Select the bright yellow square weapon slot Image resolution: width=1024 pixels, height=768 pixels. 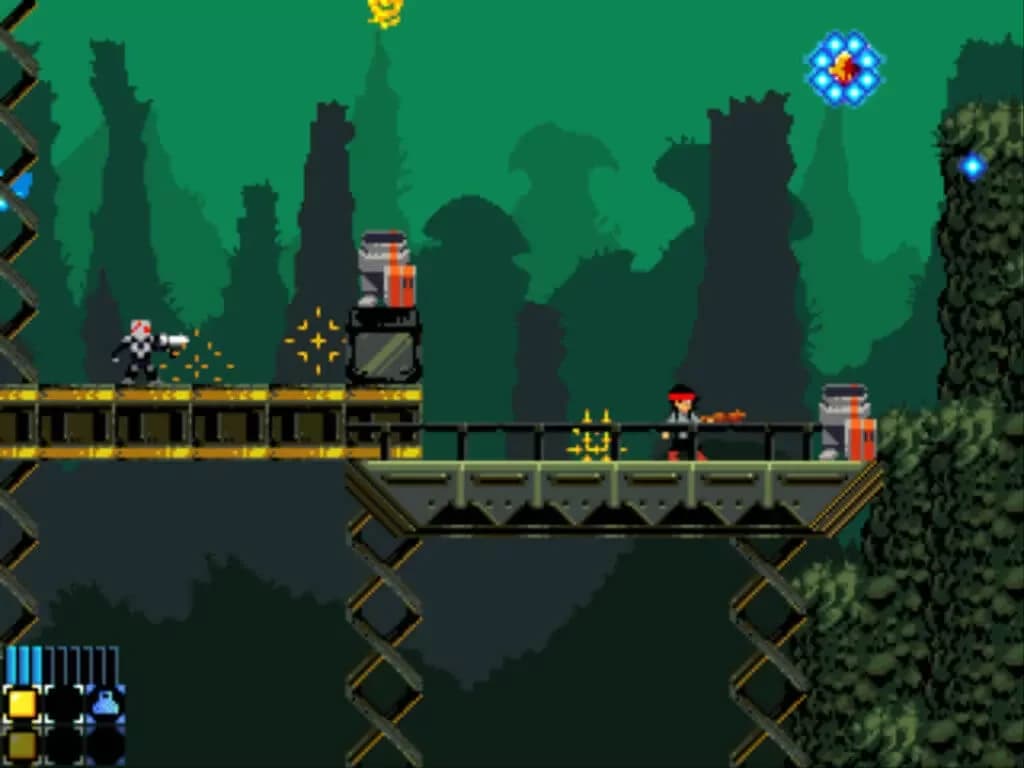point(22,704)
